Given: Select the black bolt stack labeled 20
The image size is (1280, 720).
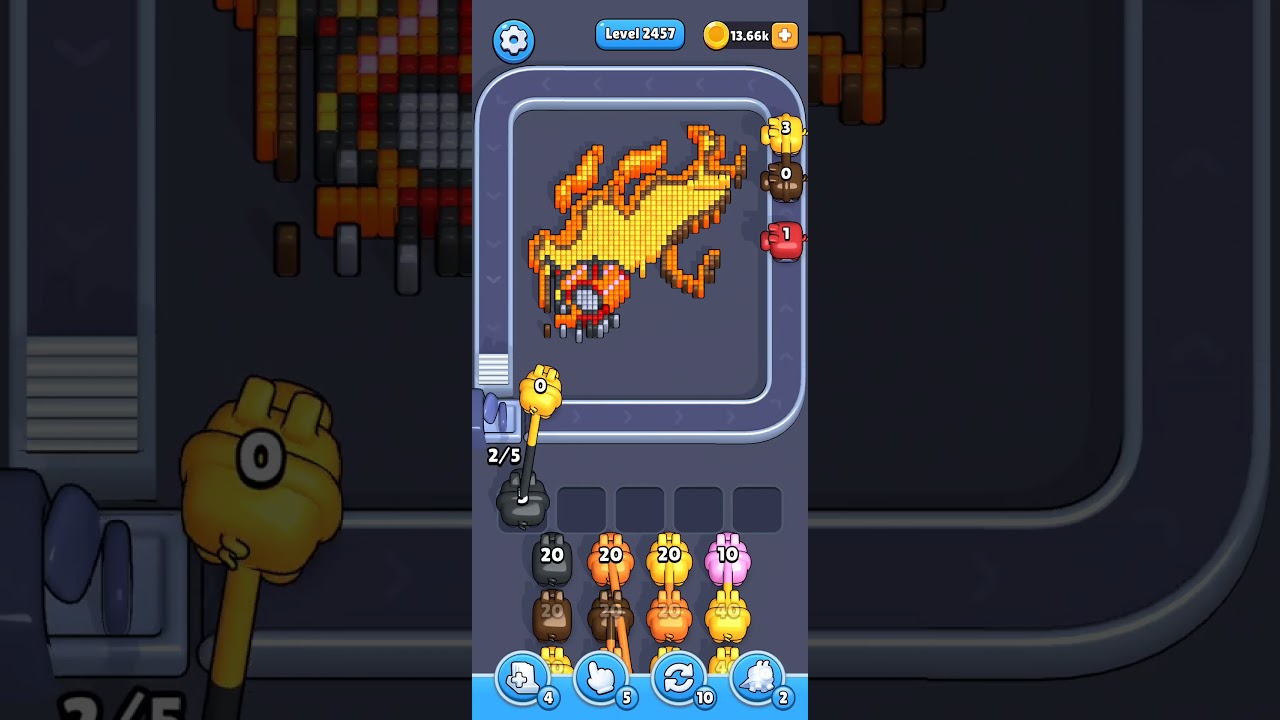Looking at the screenshot, I should coord(551,556).
